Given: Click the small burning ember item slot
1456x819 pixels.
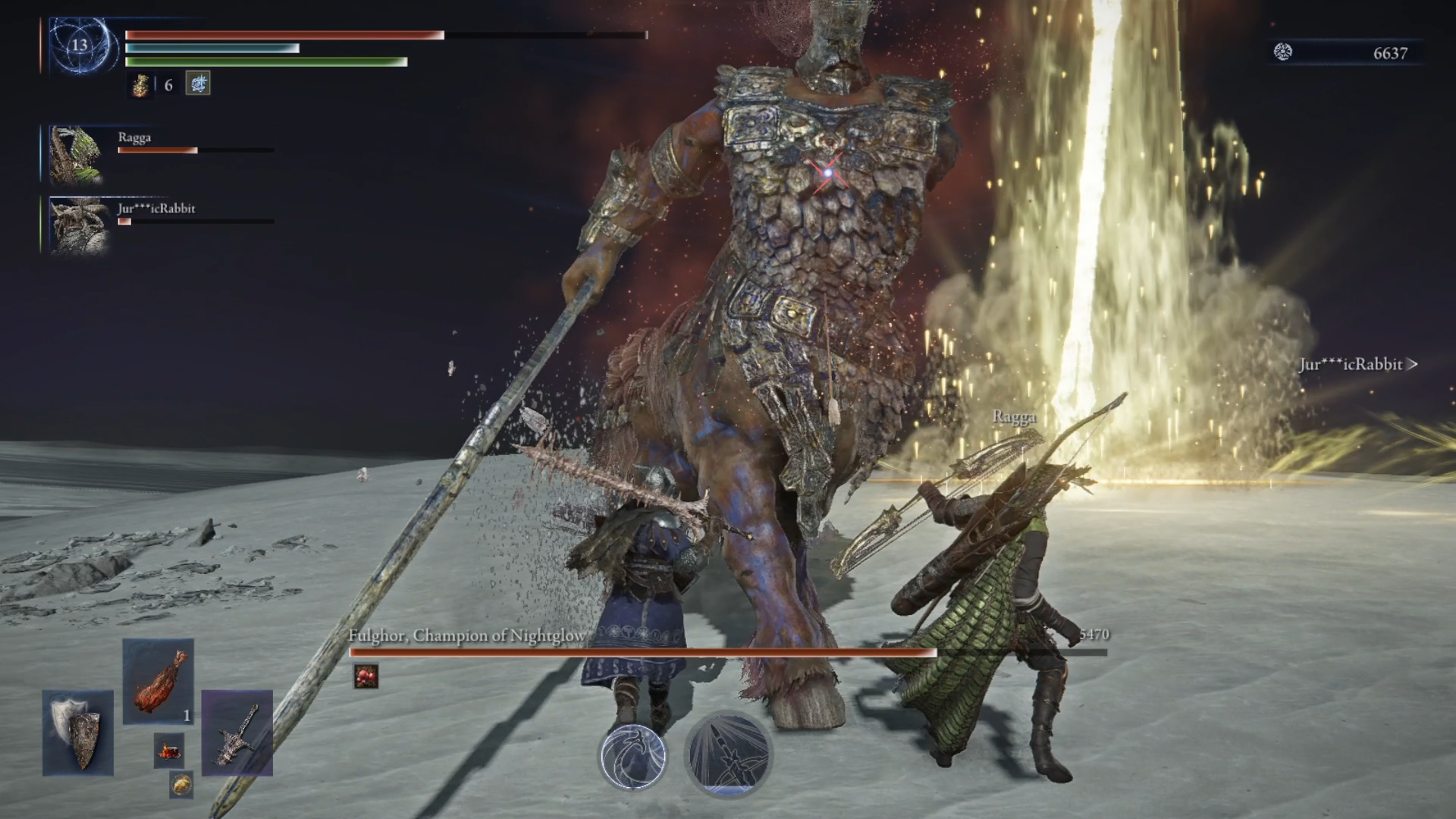Looking at the screenshot, I should coord(169,751).
